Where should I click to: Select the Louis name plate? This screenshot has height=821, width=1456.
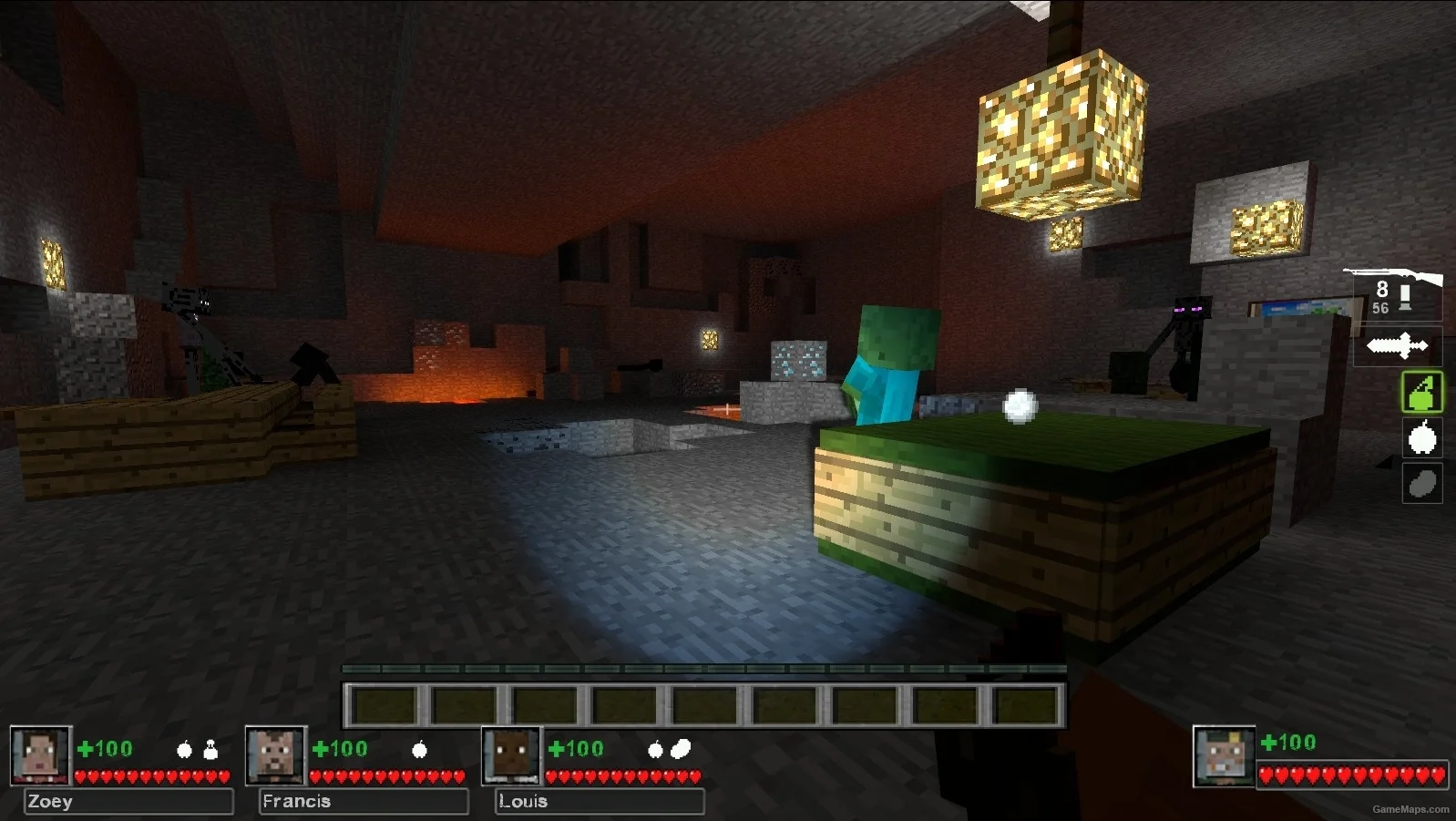pos(600,802)
